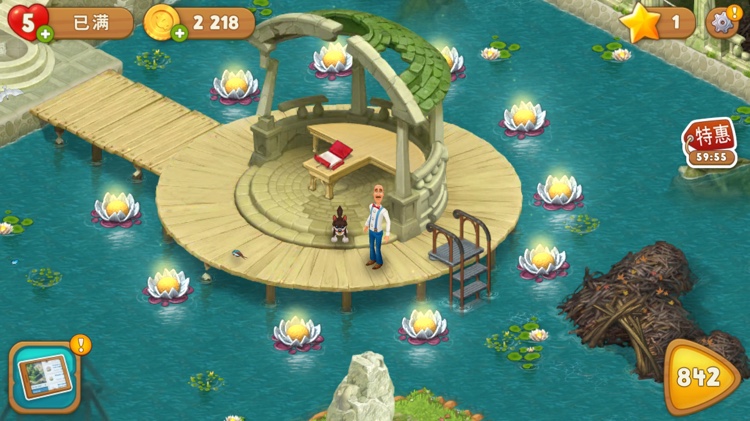
Task: Start level 842 with the play button
Action: pos(702,376)
